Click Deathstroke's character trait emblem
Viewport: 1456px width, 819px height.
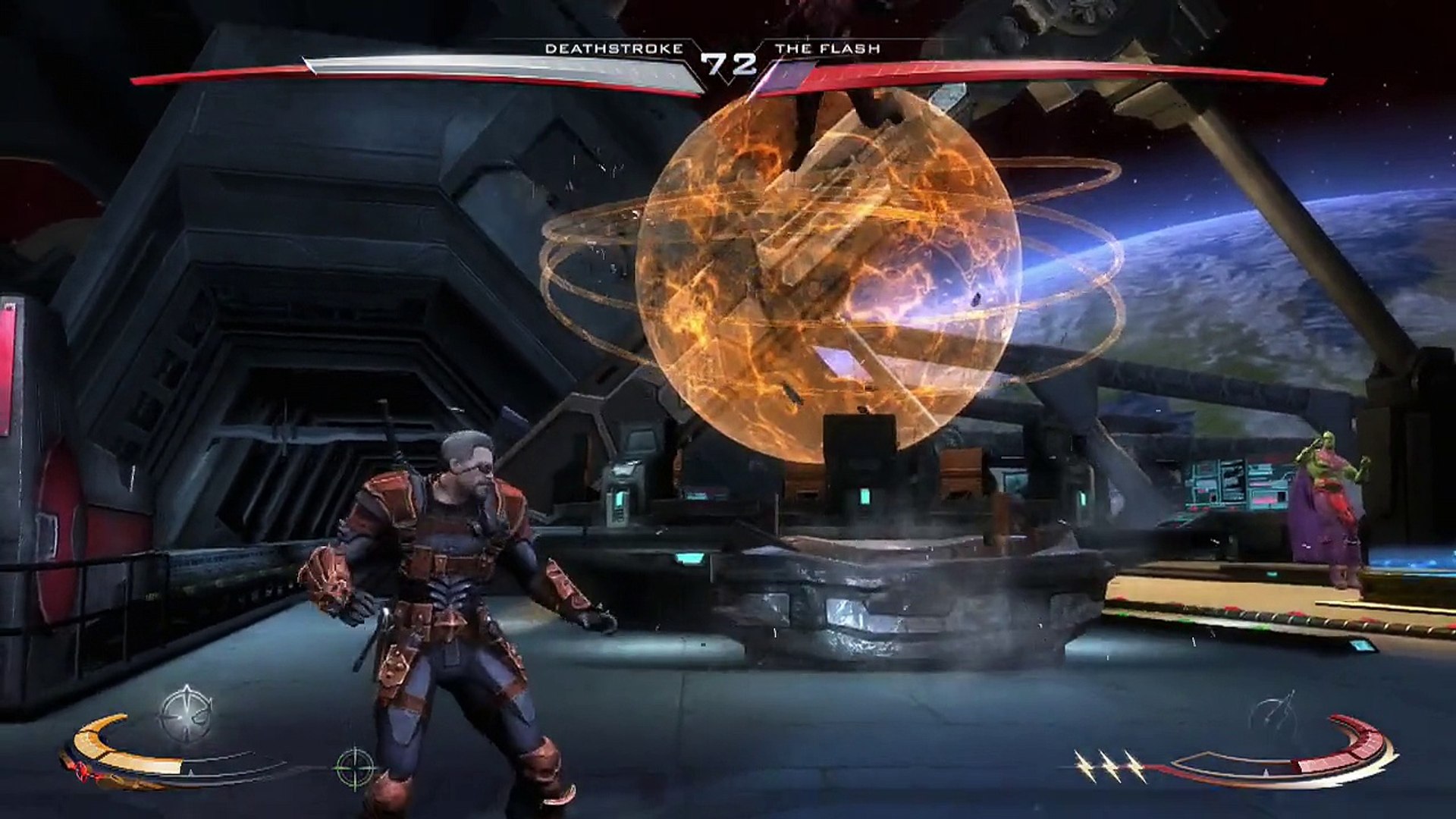click(x=186, y=713)
